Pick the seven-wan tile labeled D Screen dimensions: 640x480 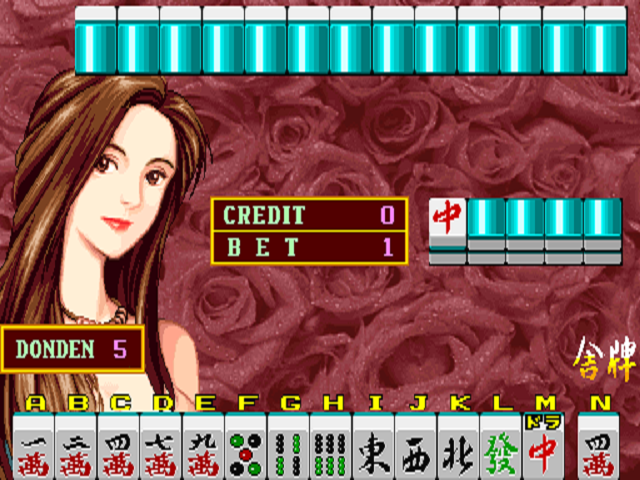[162, 448]
